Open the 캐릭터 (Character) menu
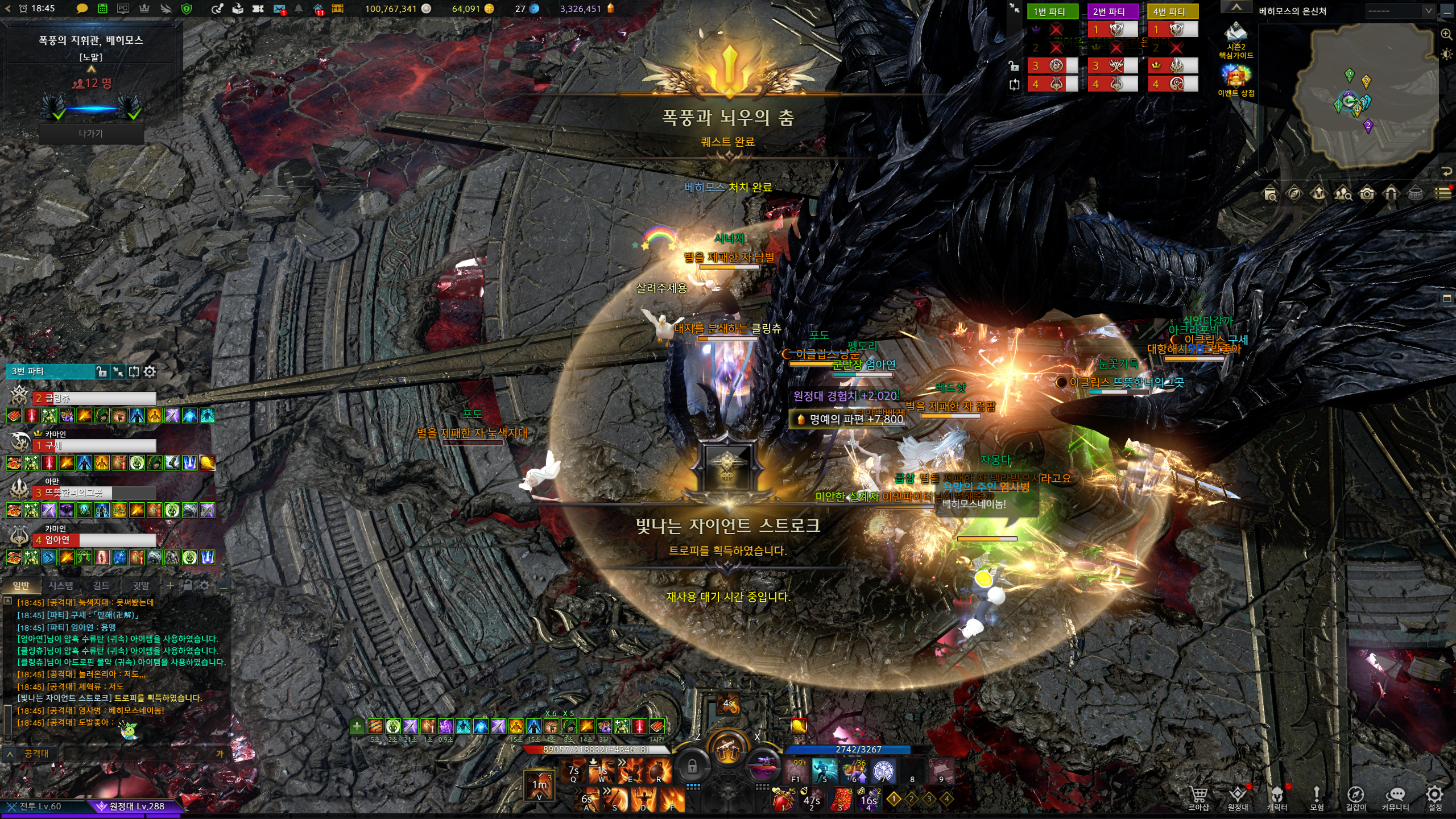Screen dimensions: 1456x819 click(1277, 796)
